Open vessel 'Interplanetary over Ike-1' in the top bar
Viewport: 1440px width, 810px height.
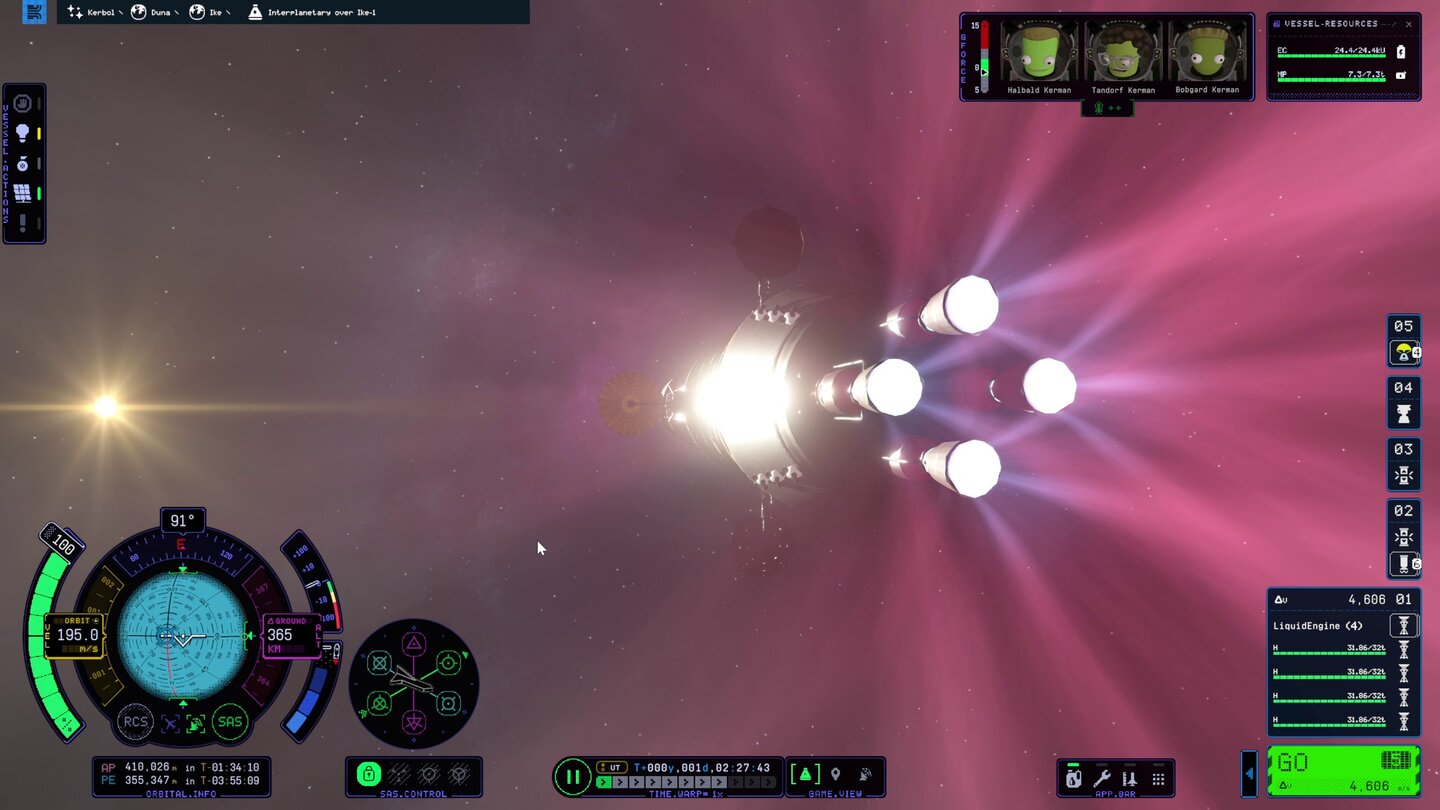pos(322,12)
